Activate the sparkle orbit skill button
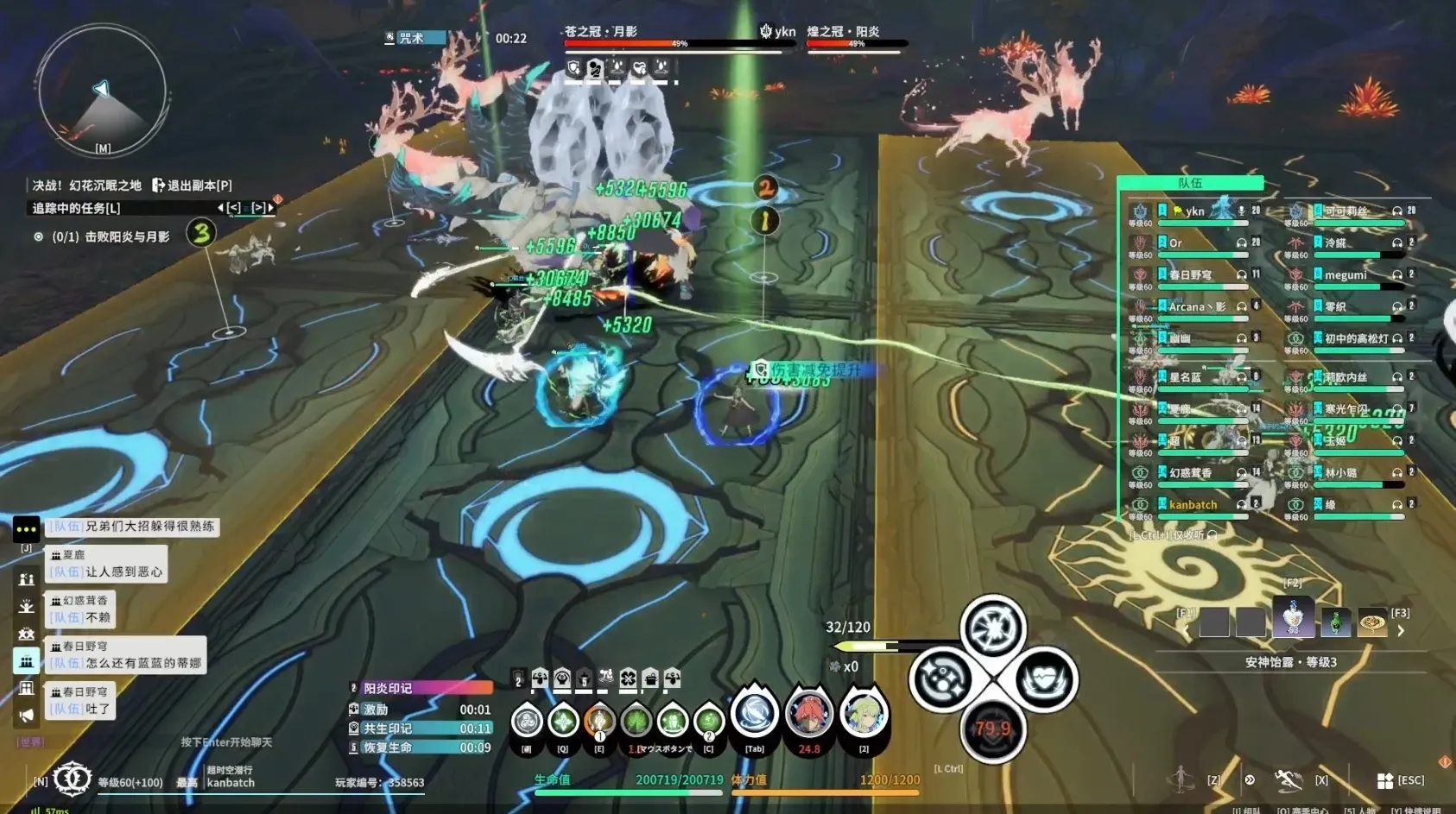The image size is (1456, 814). 941,679
